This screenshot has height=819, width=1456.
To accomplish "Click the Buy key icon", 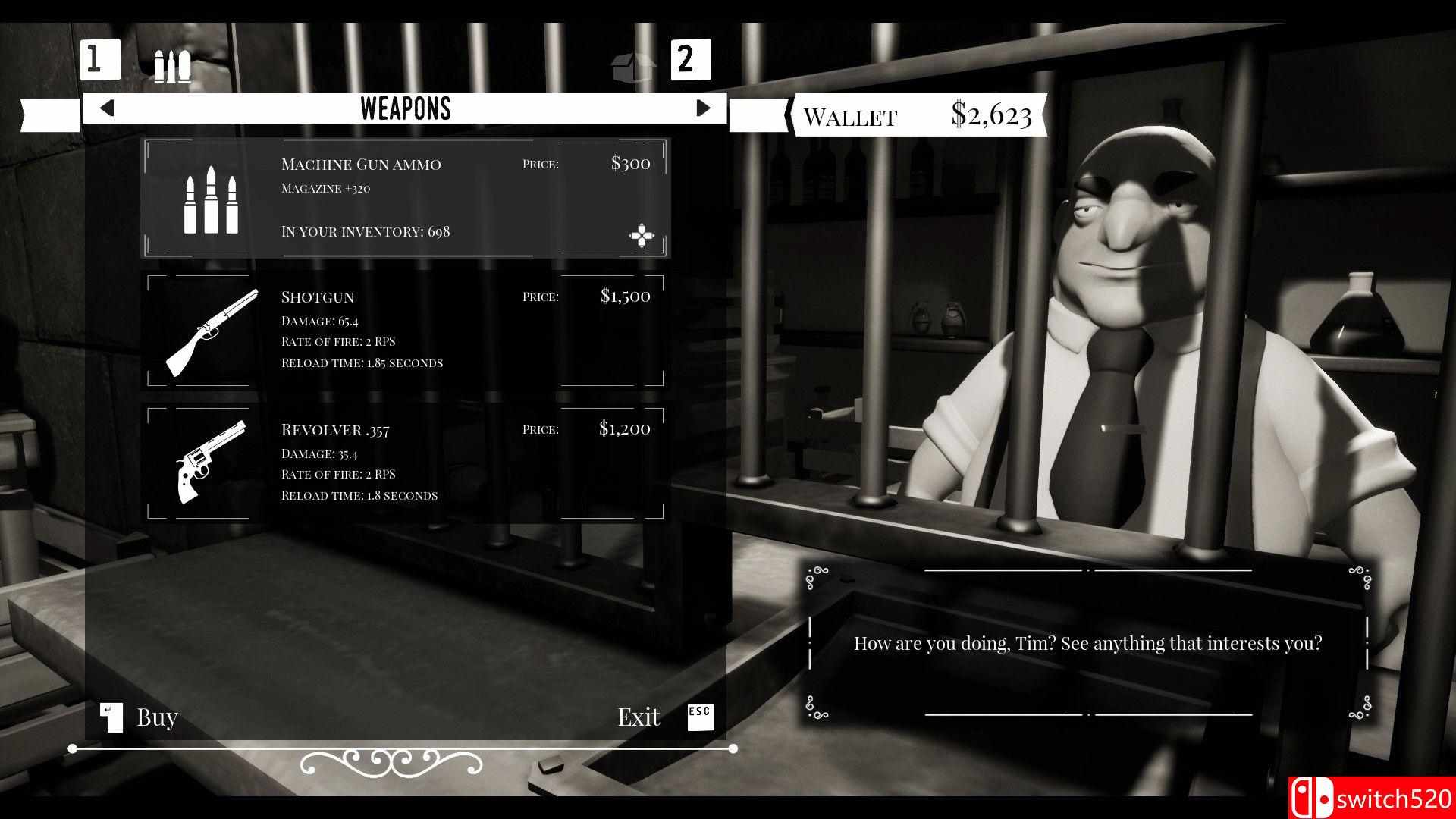I will click(111, 716).
